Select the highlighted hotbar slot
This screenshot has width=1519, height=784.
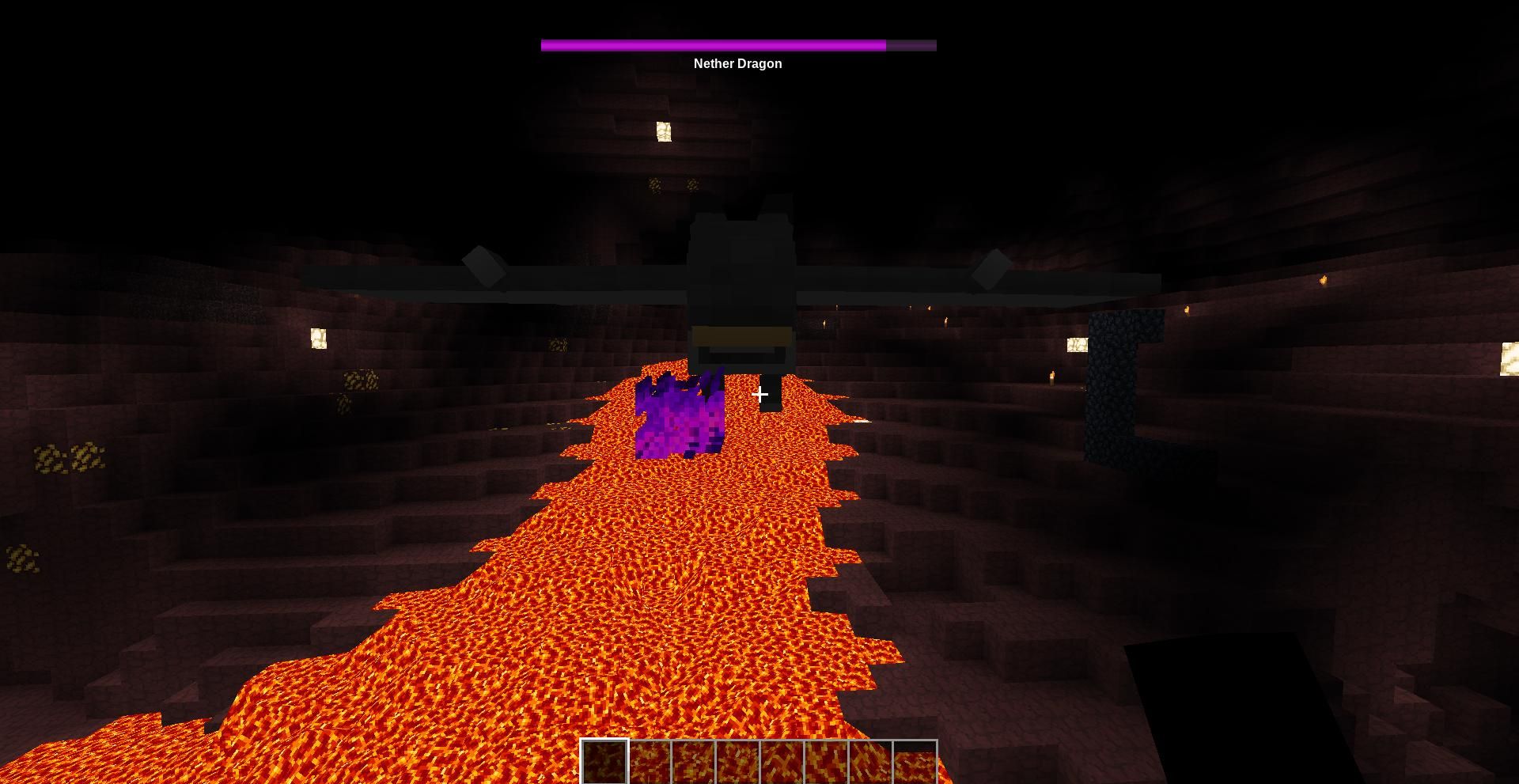click(605, 762)
